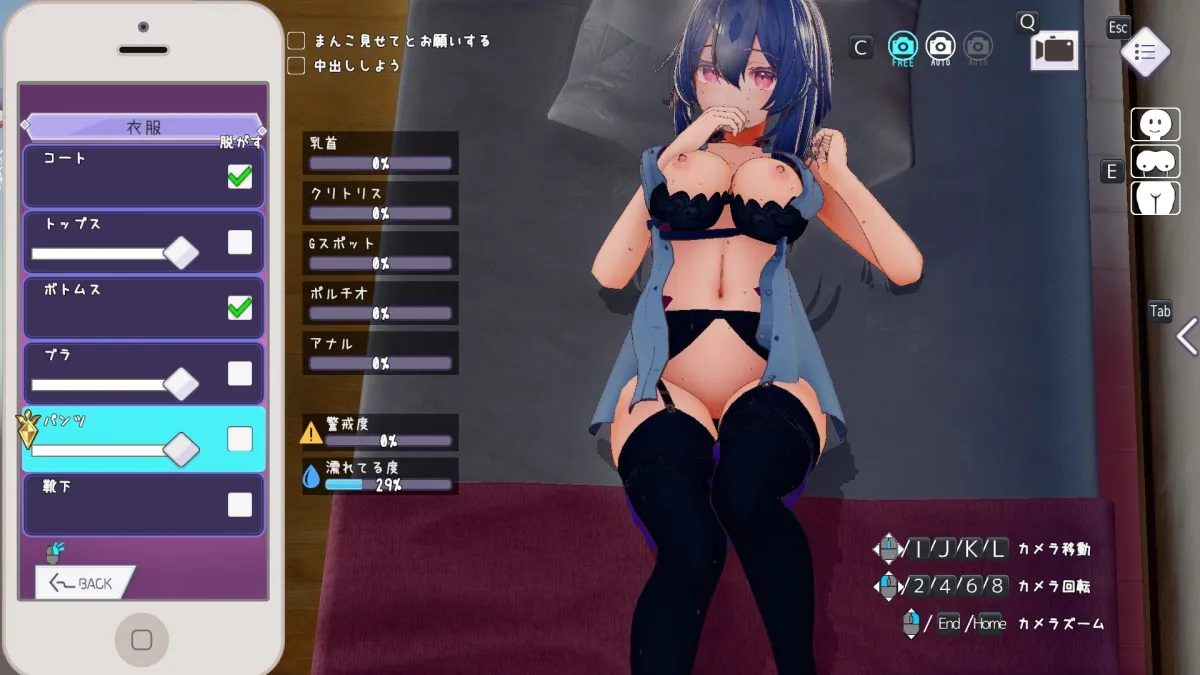Image resolution: width=1200 pixels, height=675 pixels.
Task: Switch to the AUTO camera mode
Action: coord(940,47)
